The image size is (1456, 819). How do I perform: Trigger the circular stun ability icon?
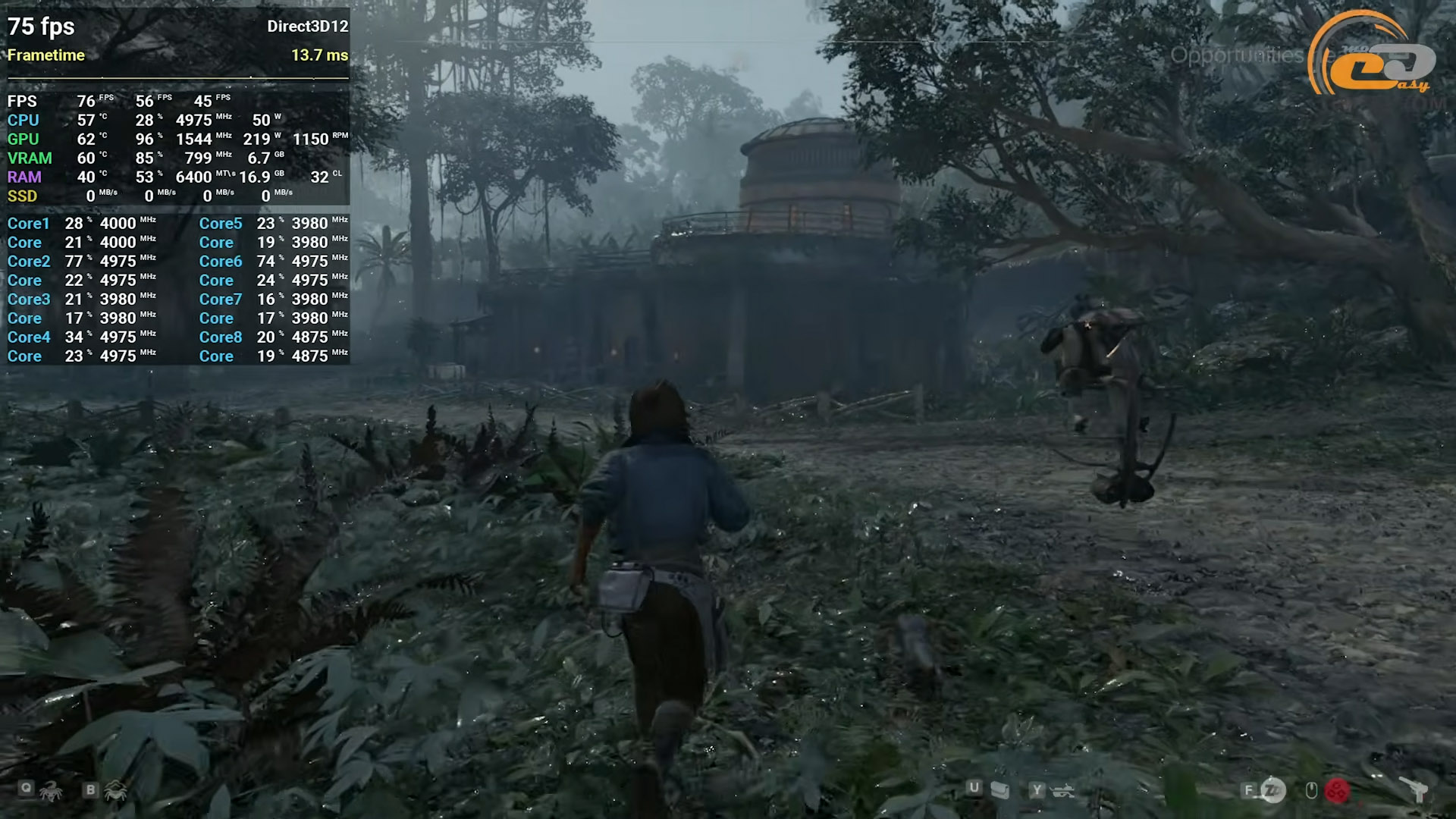pos(1273,791)
